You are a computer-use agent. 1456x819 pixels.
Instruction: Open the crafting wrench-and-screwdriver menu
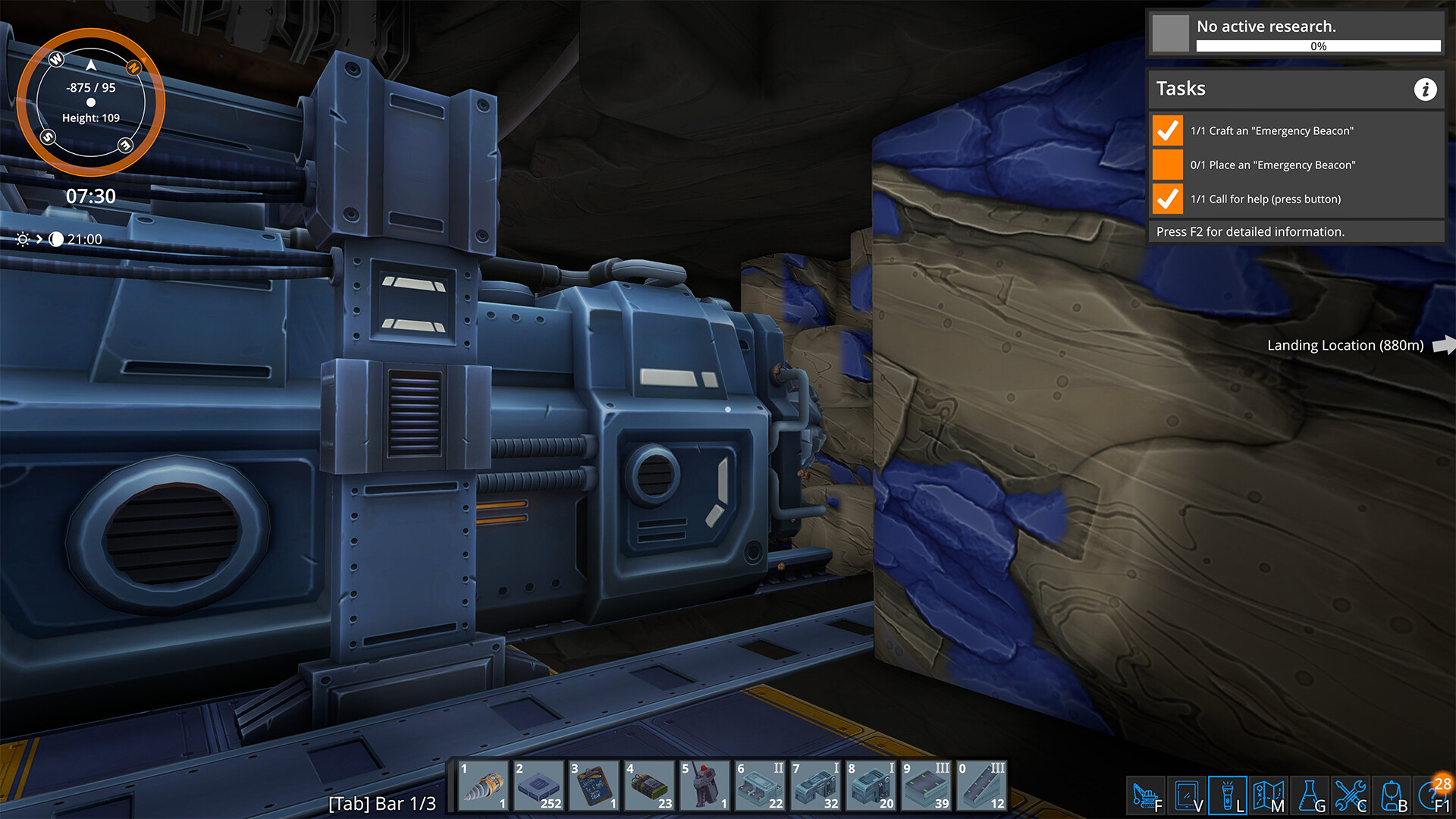(1351, 796)
